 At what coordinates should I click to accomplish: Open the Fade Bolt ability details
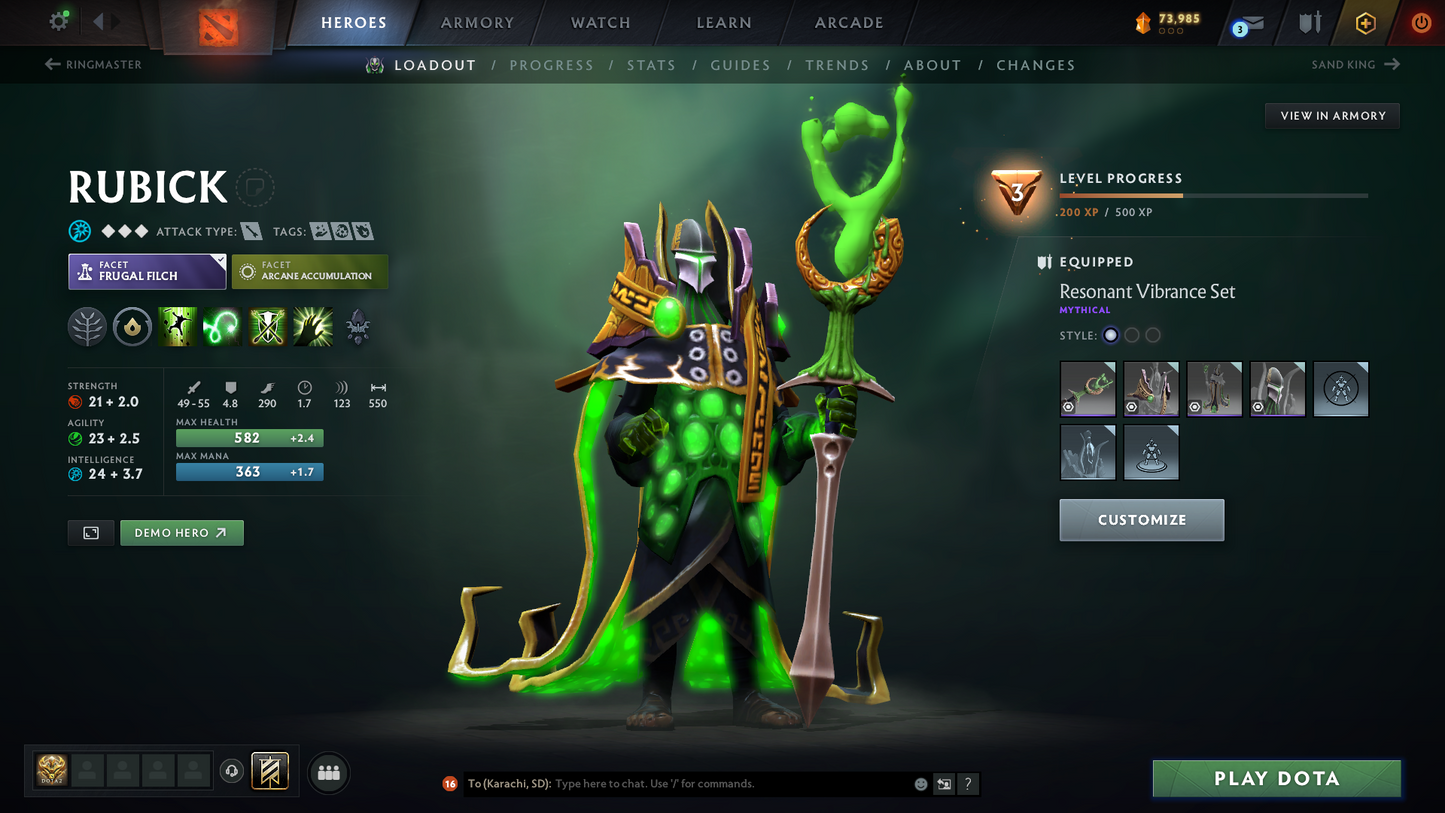(222, 326)
